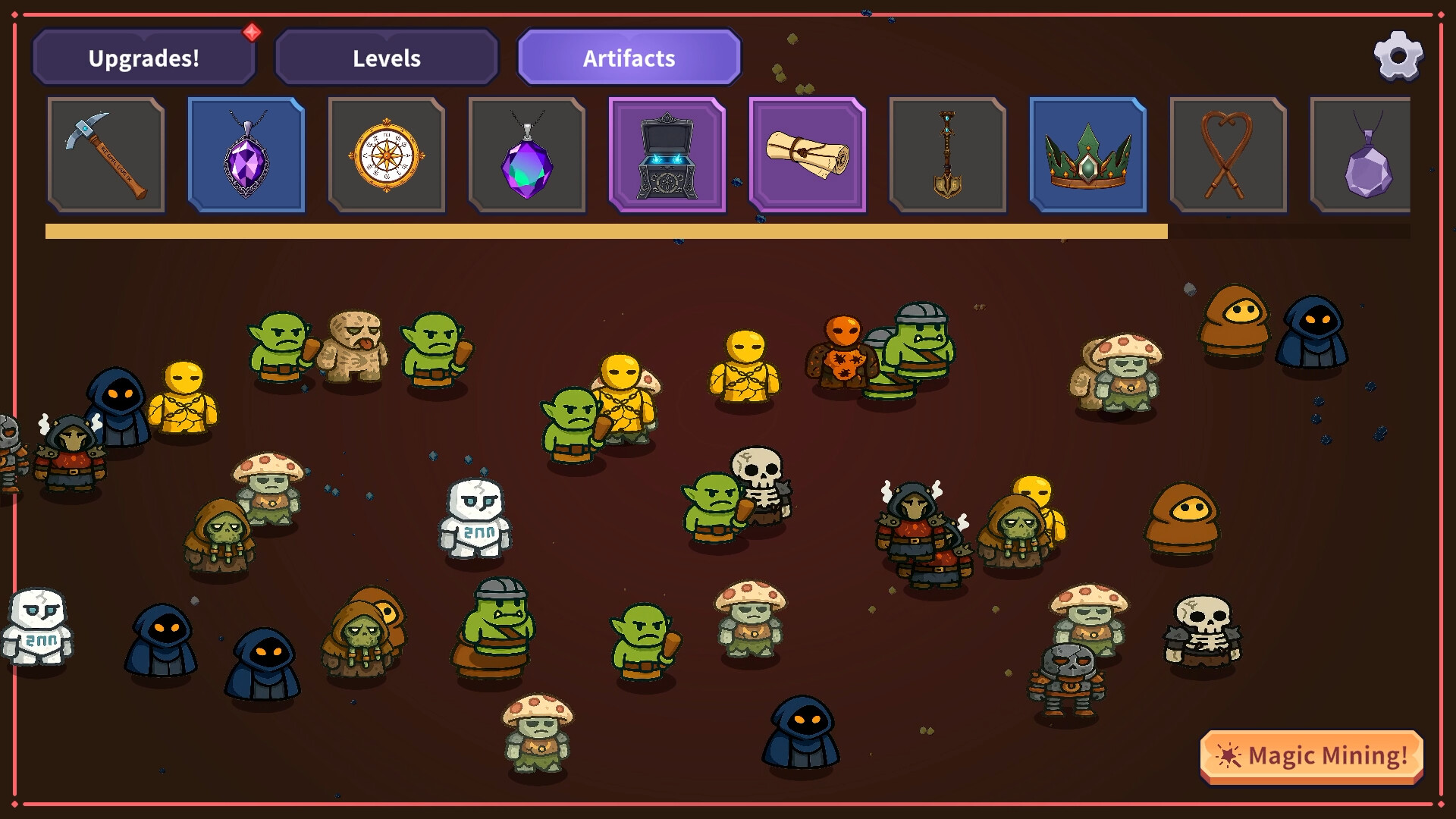Screen dimensions: 1456x819
Task: Switch to the Levels tab
Action: 386,58
